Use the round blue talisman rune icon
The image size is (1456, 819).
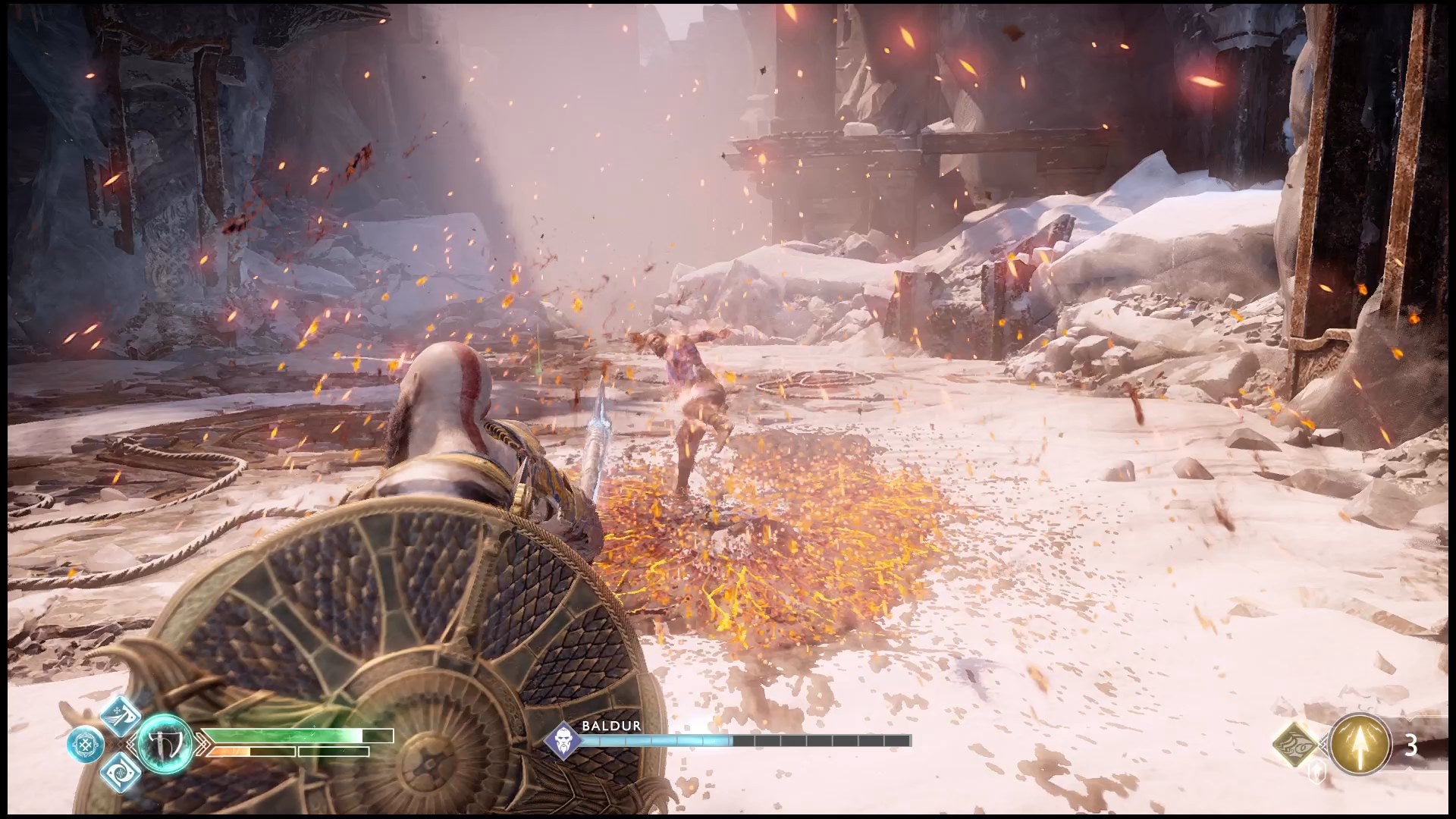(x=85, y=744)
